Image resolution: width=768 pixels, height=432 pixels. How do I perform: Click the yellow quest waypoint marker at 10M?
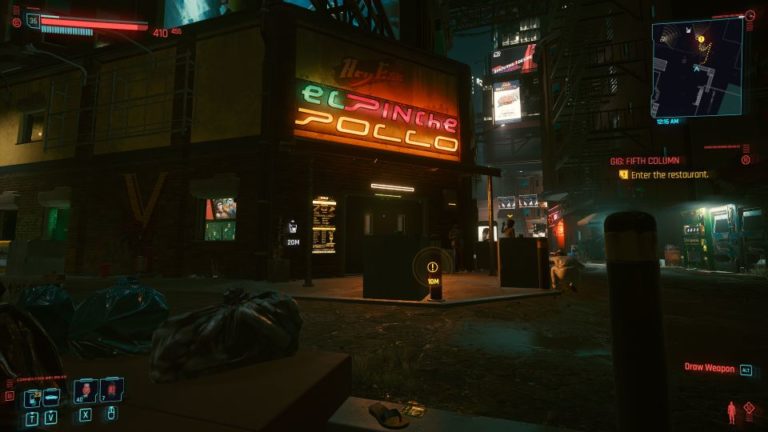click(x=432, y=267)
